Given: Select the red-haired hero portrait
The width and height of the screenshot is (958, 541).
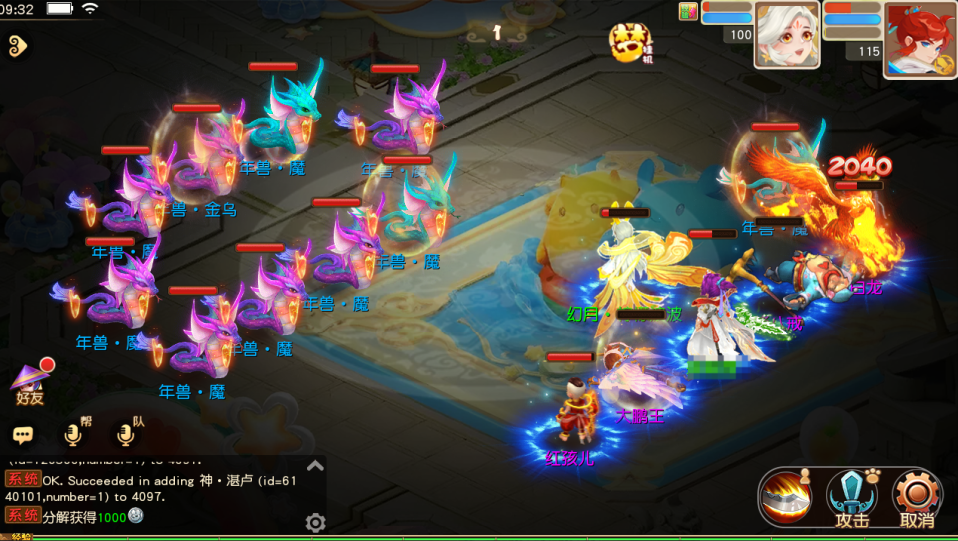Looking at the screenshot, I should click(919, 38).
